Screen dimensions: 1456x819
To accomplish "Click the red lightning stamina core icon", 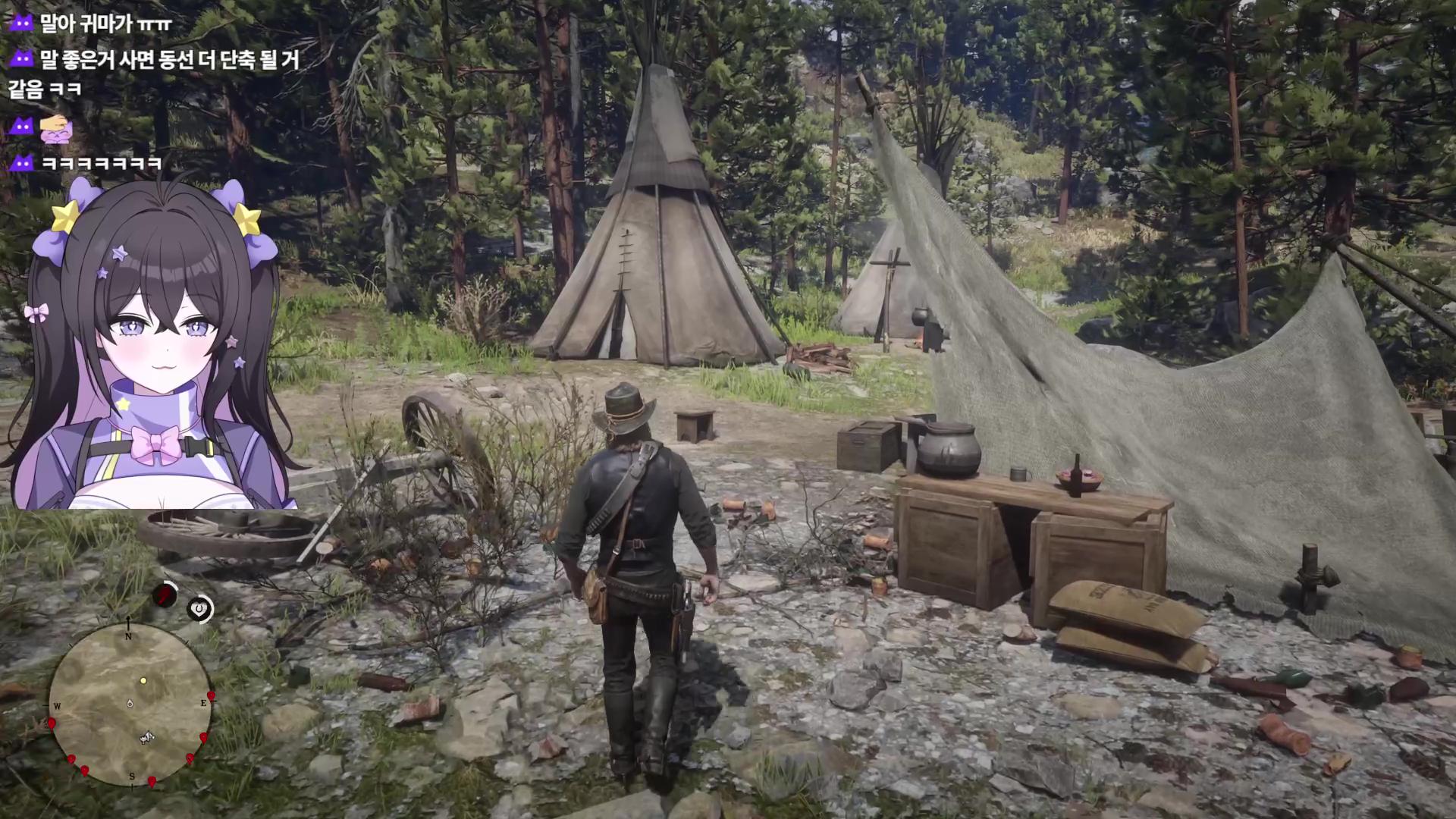I will point(165,595).
